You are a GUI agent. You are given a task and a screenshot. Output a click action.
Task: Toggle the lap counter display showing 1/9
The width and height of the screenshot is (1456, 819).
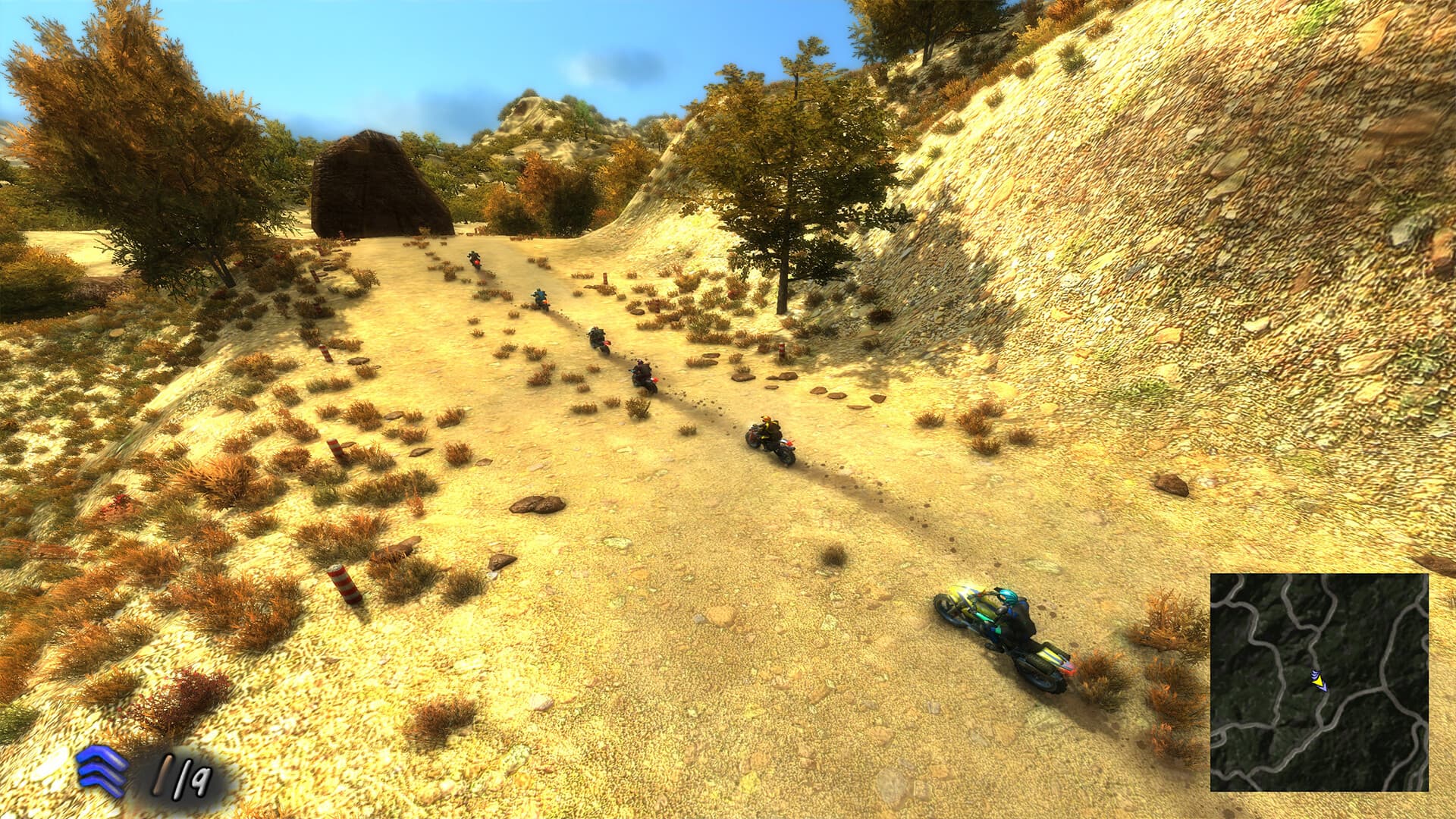click(x=182, y=775)
